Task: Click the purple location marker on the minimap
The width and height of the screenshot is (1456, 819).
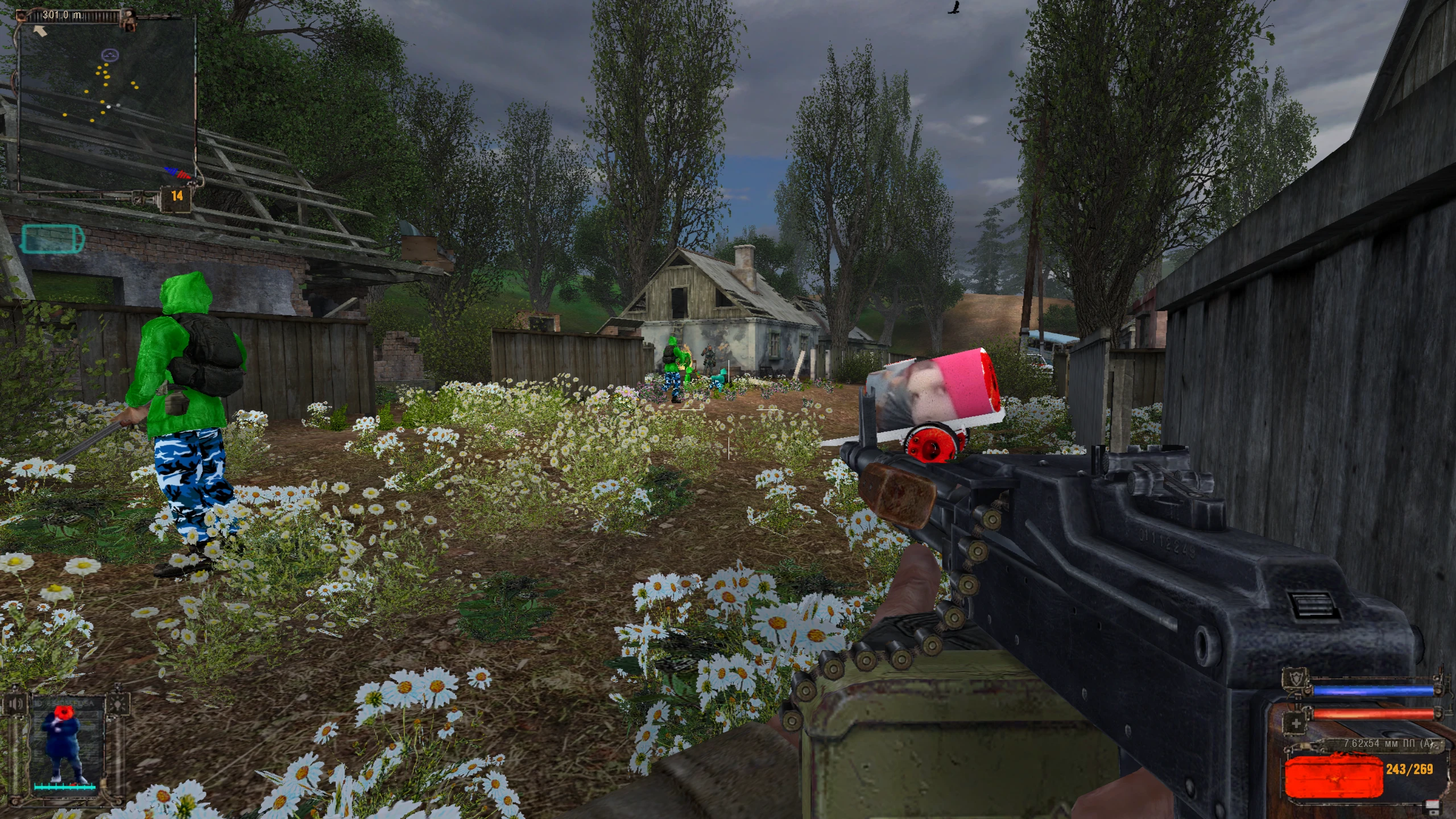Action: pyautogui.click(x=110, y=55)
